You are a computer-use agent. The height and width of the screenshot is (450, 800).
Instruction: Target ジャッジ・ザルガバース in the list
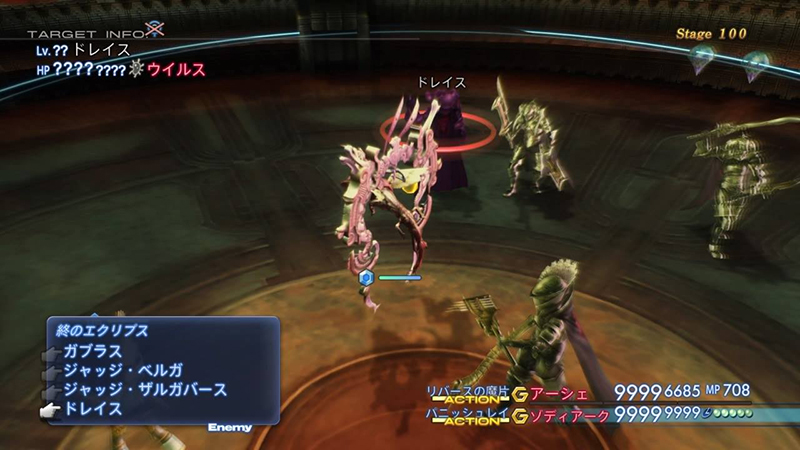coord(145,390)
